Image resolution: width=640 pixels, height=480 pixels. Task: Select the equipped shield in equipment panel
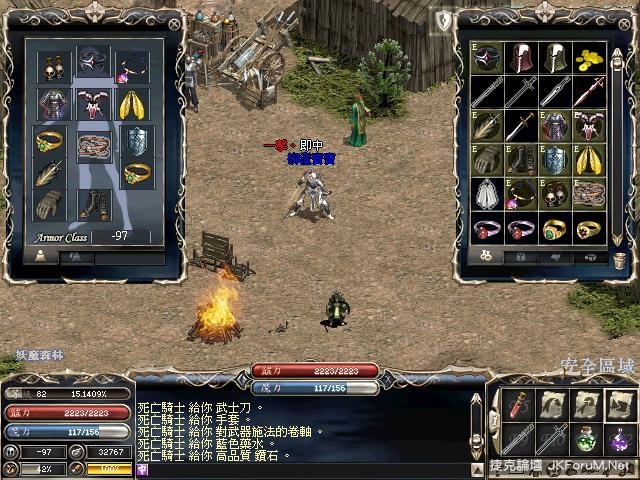tap(133, 140)
